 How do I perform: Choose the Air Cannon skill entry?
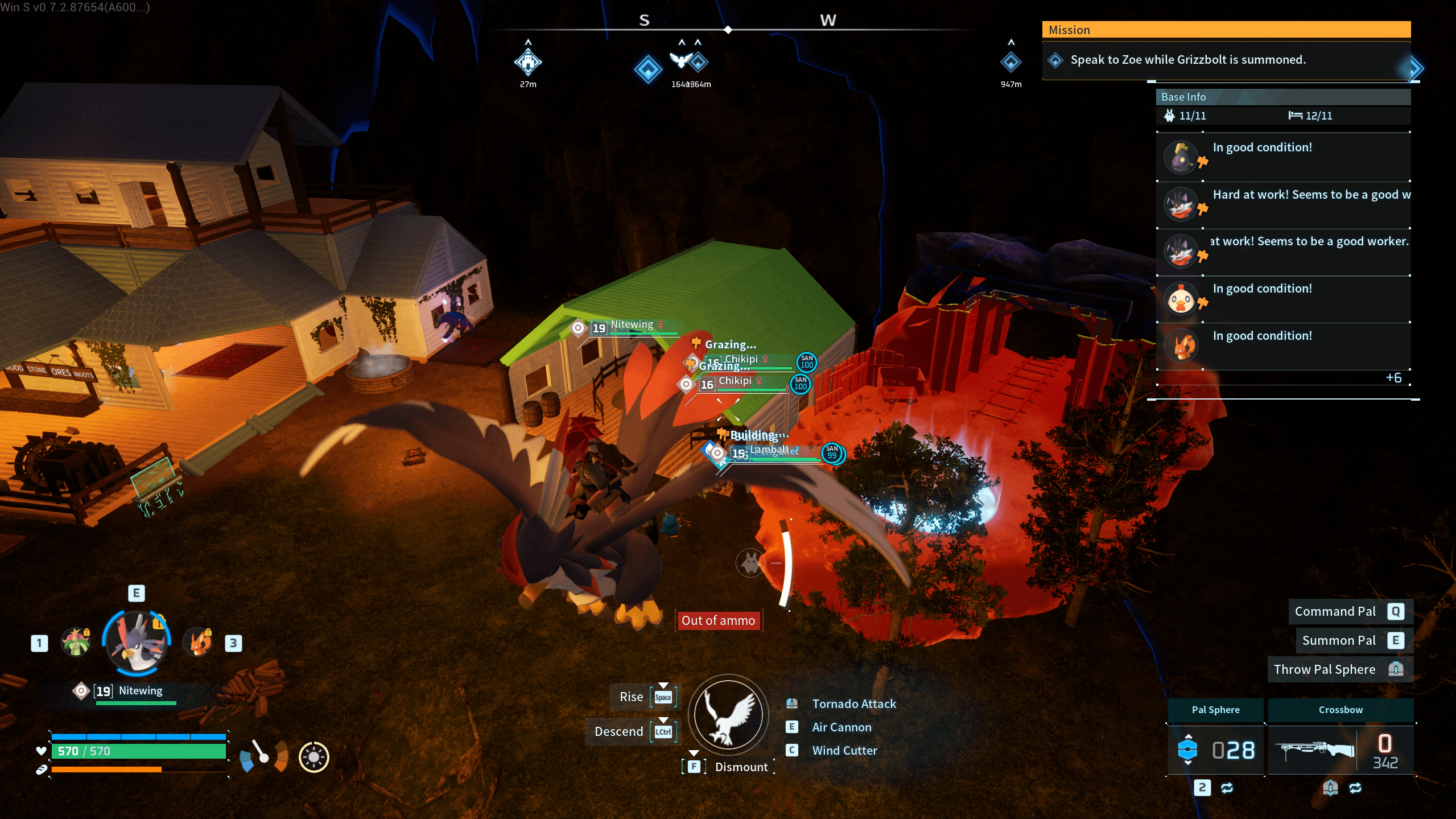click(842, 727)
